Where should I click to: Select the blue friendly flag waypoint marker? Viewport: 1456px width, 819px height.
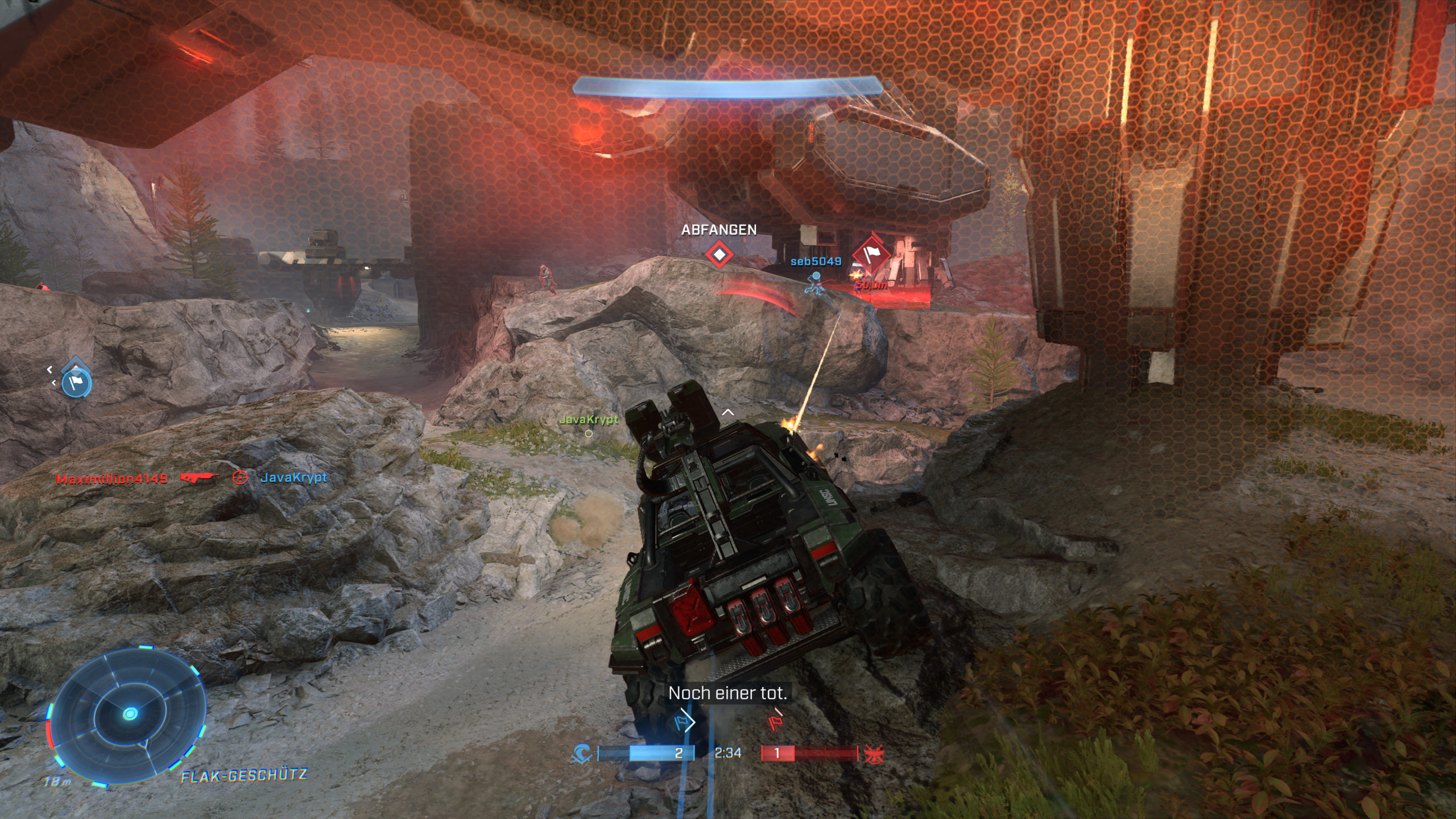tap(76, 384)
